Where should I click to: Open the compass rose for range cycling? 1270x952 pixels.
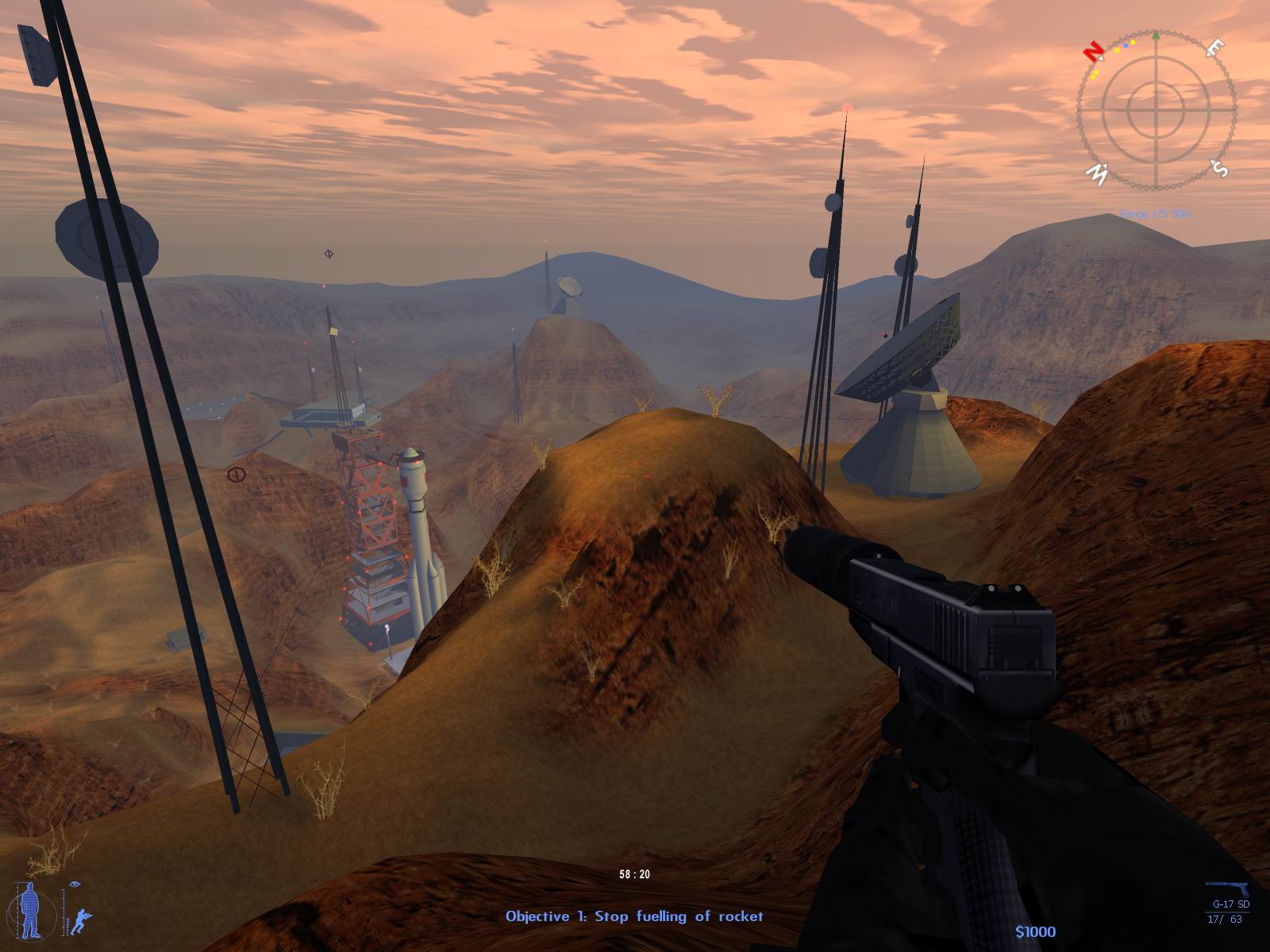point(1157,110)
